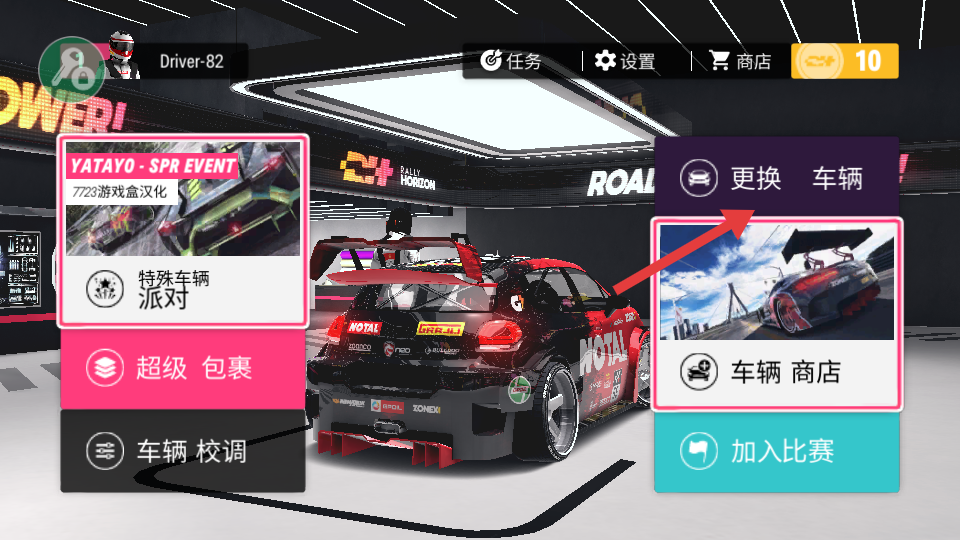Viewport: 960px width, 540px height.
Task: Choose 更换 车辆 to change car
Action: coord(777,178)
